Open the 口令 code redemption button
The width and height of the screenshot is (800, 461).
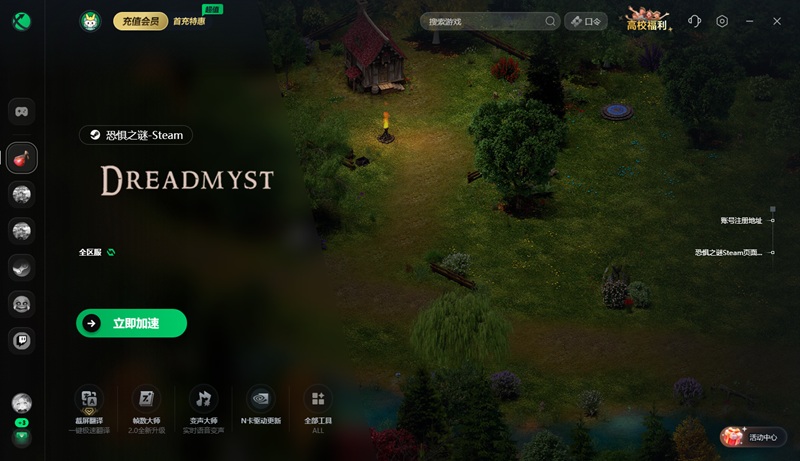(x=586, y=21)
